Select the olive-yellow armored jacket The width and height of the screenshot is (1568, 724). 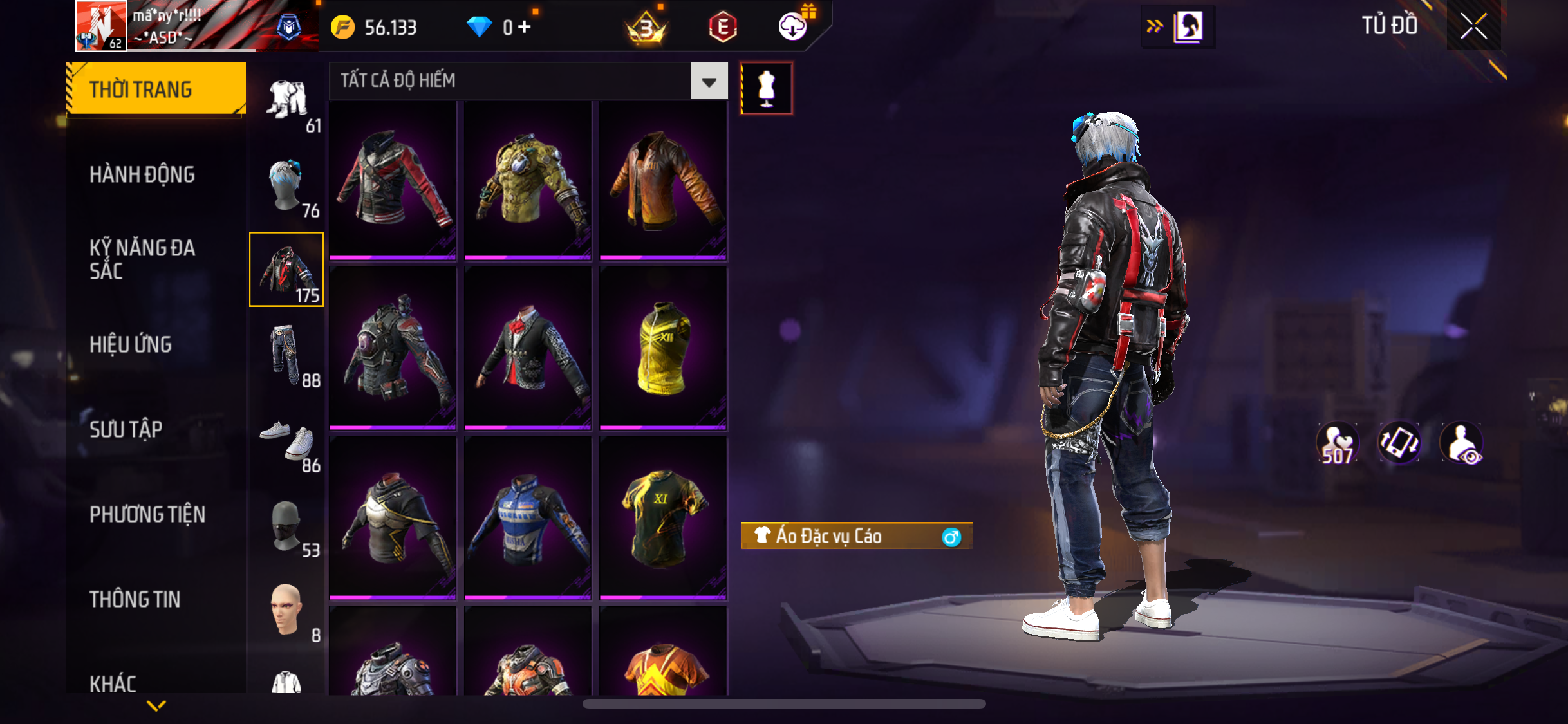coord(528,180)
